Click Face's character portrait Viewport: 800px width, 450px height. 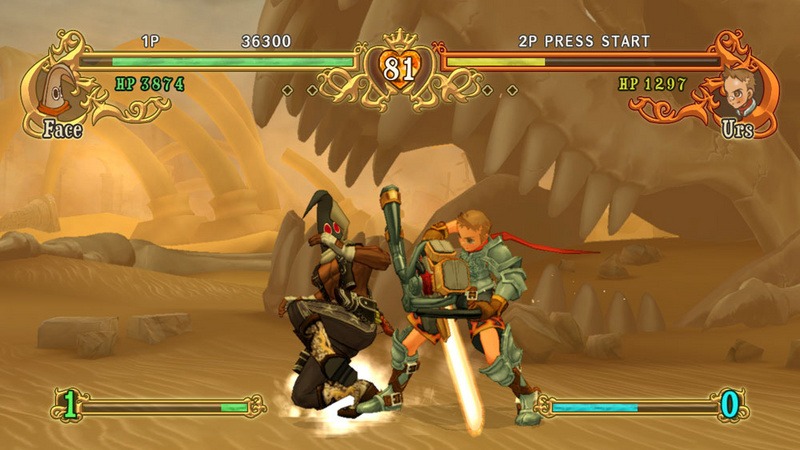click(x=58, y=90)
